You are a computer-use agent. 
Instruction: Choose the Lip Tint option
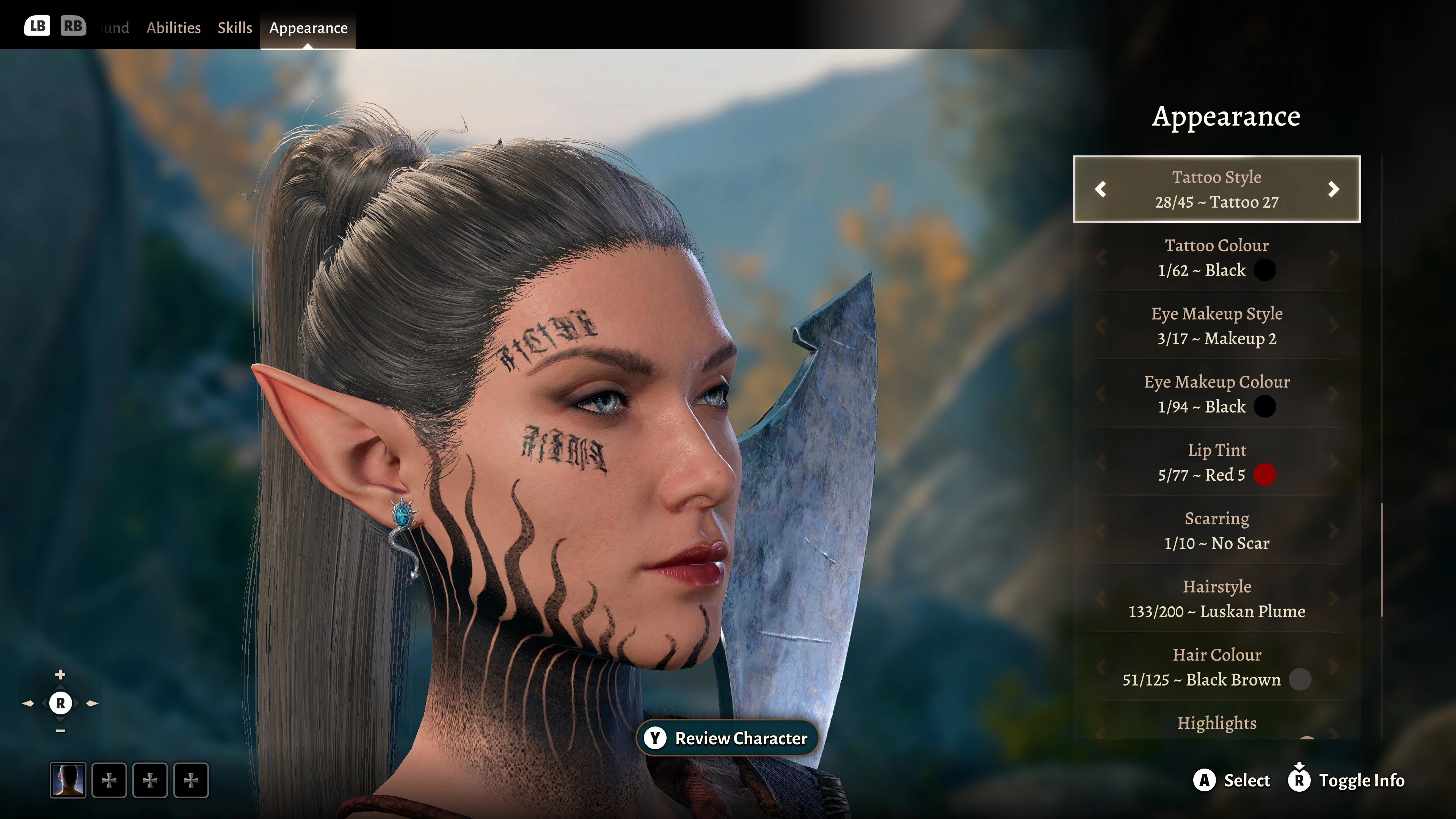[x=1216, y=462]
